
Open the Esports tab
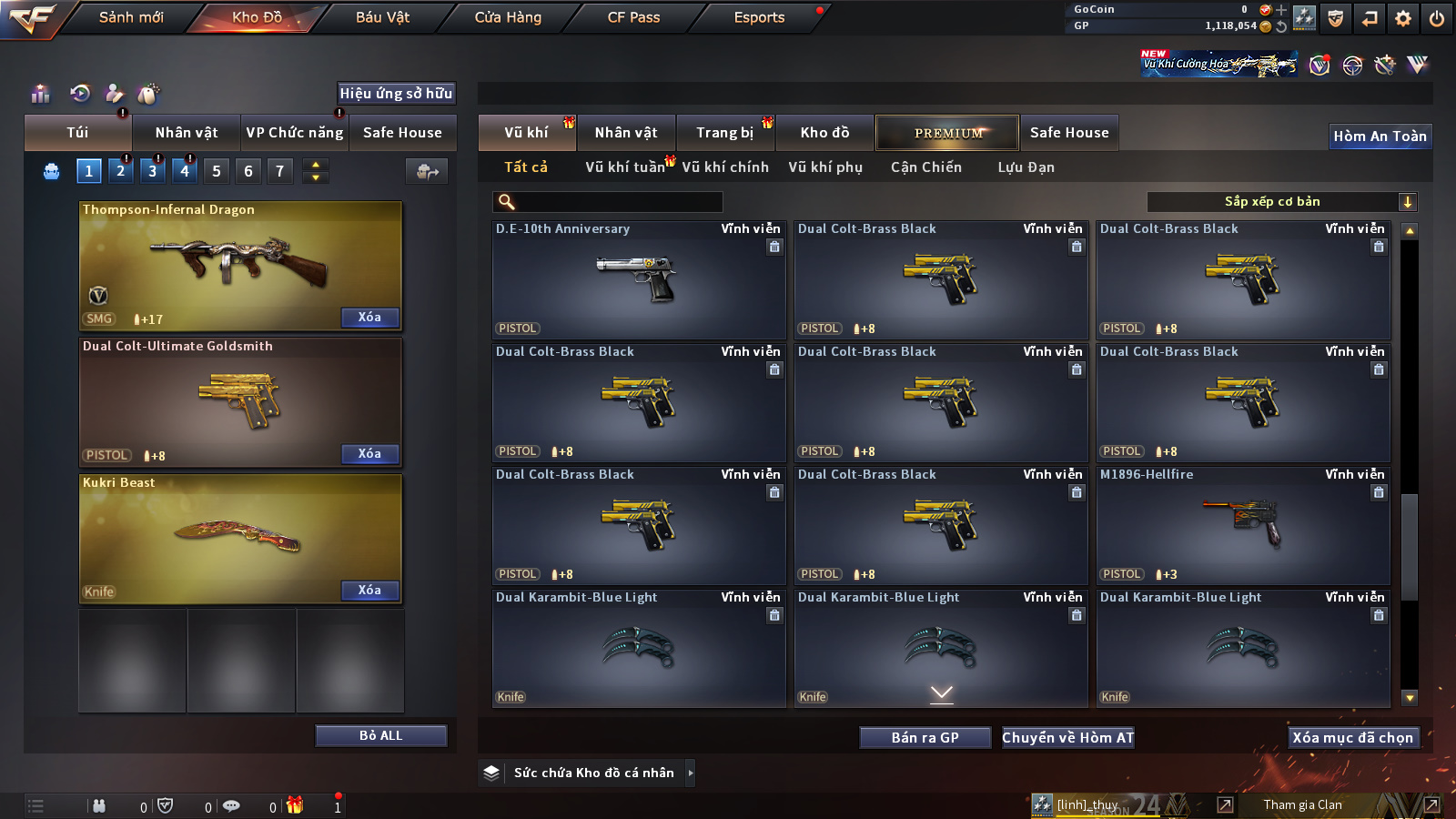click(x=759, y=17)
